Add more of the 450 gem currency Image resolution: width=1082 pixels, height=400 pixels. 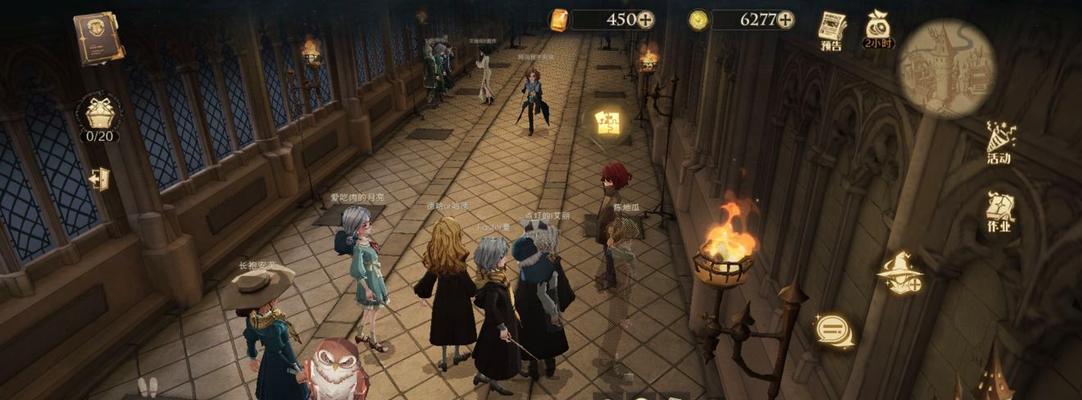pos(646,19)
